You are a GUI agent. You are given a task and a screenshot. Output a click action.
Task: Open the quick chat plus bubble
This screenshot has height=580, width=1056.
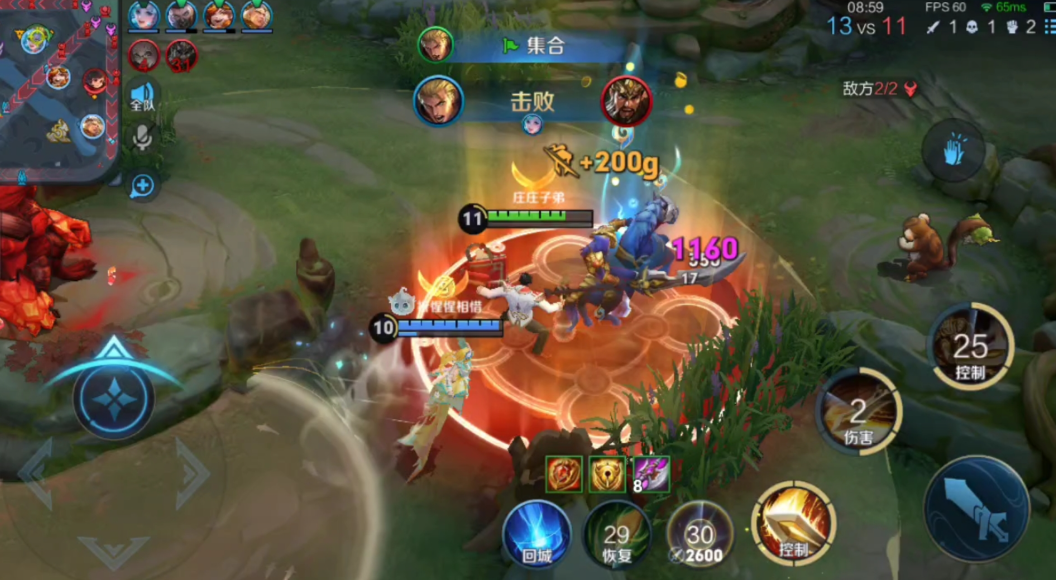142,185
